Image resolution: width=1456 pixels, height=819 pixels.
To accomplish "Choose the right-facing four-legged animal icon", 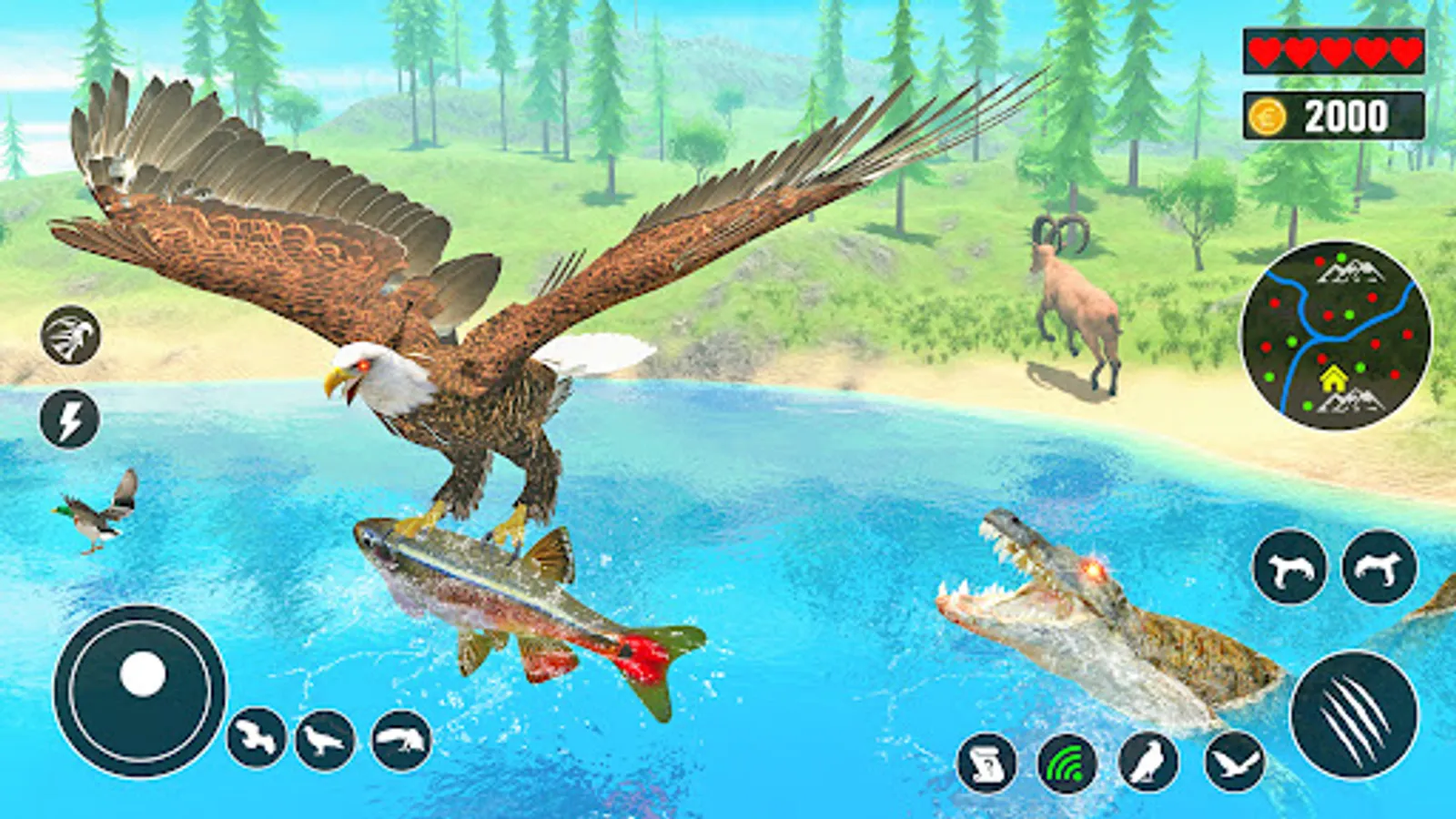I will [x=1380, y=568].
